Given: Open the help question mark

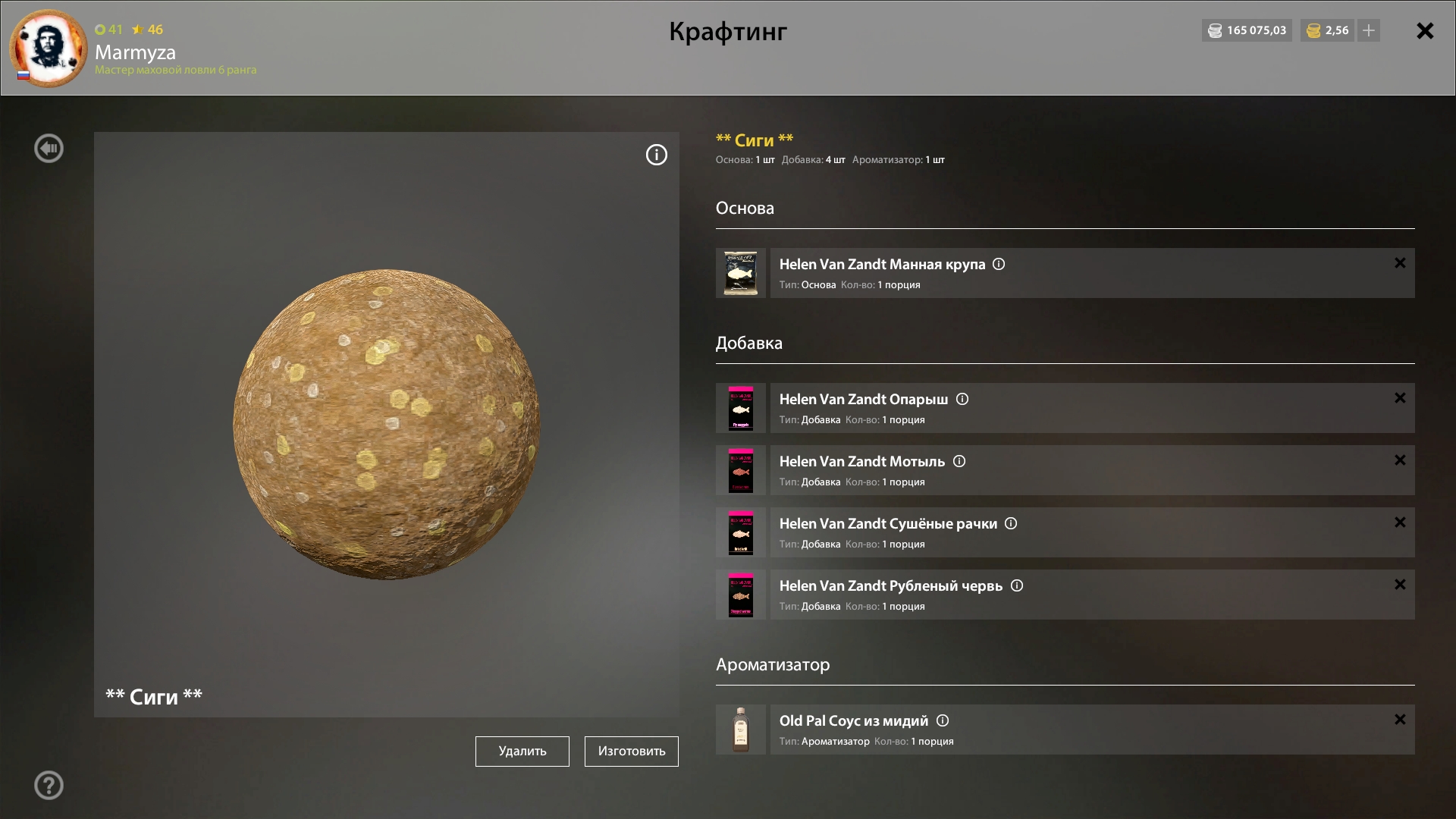Looking at the screenshot, I should (49, 786).
